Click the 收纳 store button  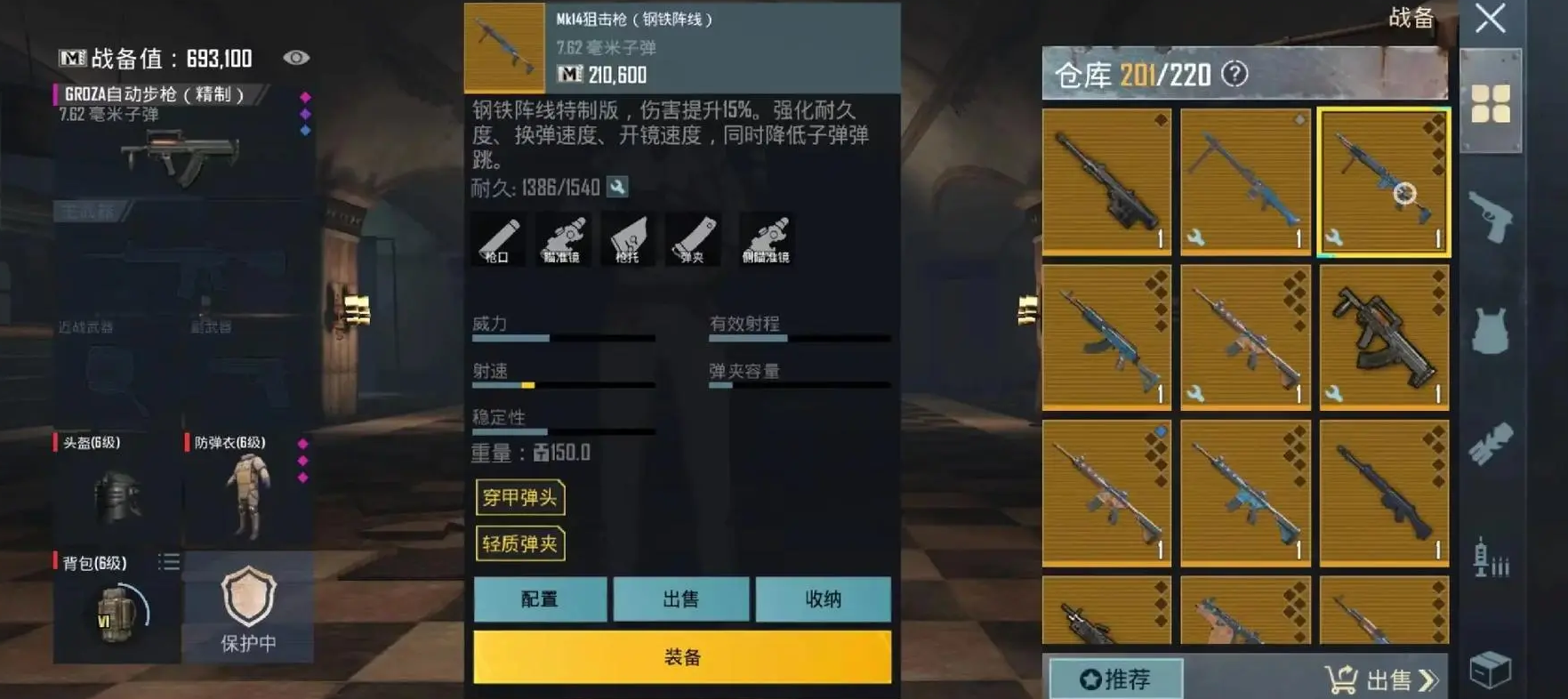(x=823, y=599)
